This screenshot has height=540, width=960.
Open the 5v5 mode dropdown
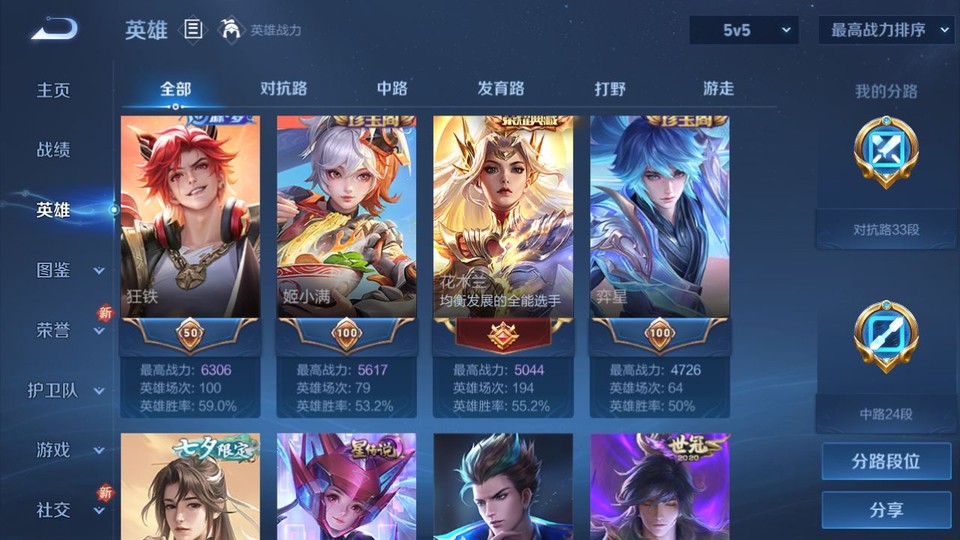tap(743, 30)
